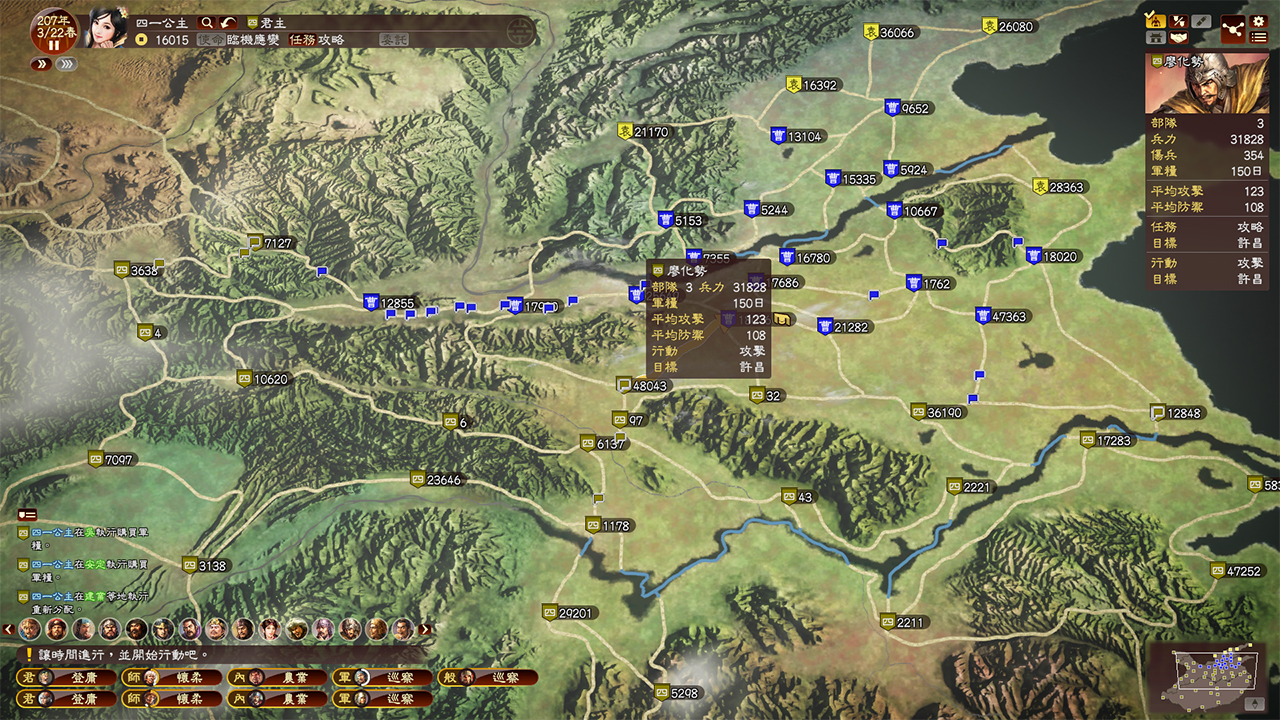The width and height of the screenshot is (1280, 720).
Task: Pause time with the date pause button
Action: [x=54, y=45]
